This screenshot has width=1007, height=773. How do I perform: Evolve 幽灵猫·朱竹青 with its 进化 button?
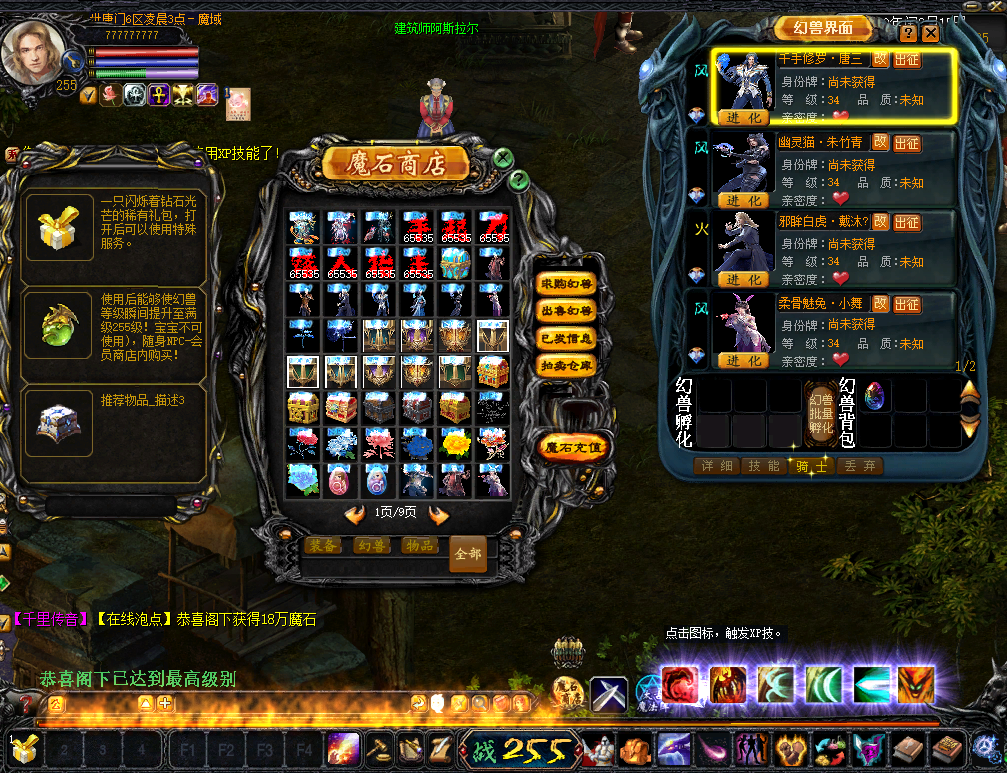click(743, 200)
